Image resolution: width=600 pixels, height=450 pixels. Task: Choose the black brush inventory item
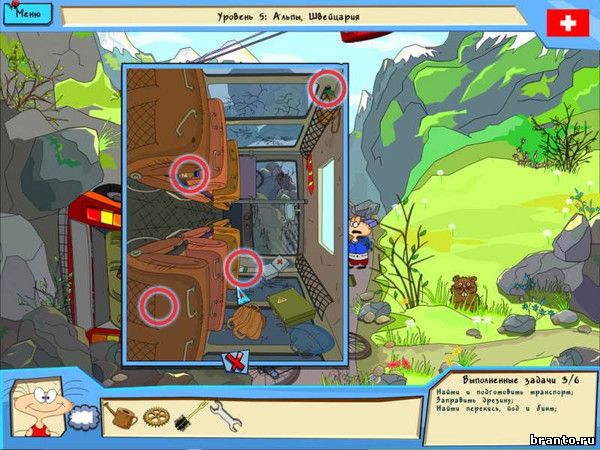coord(189,415)
